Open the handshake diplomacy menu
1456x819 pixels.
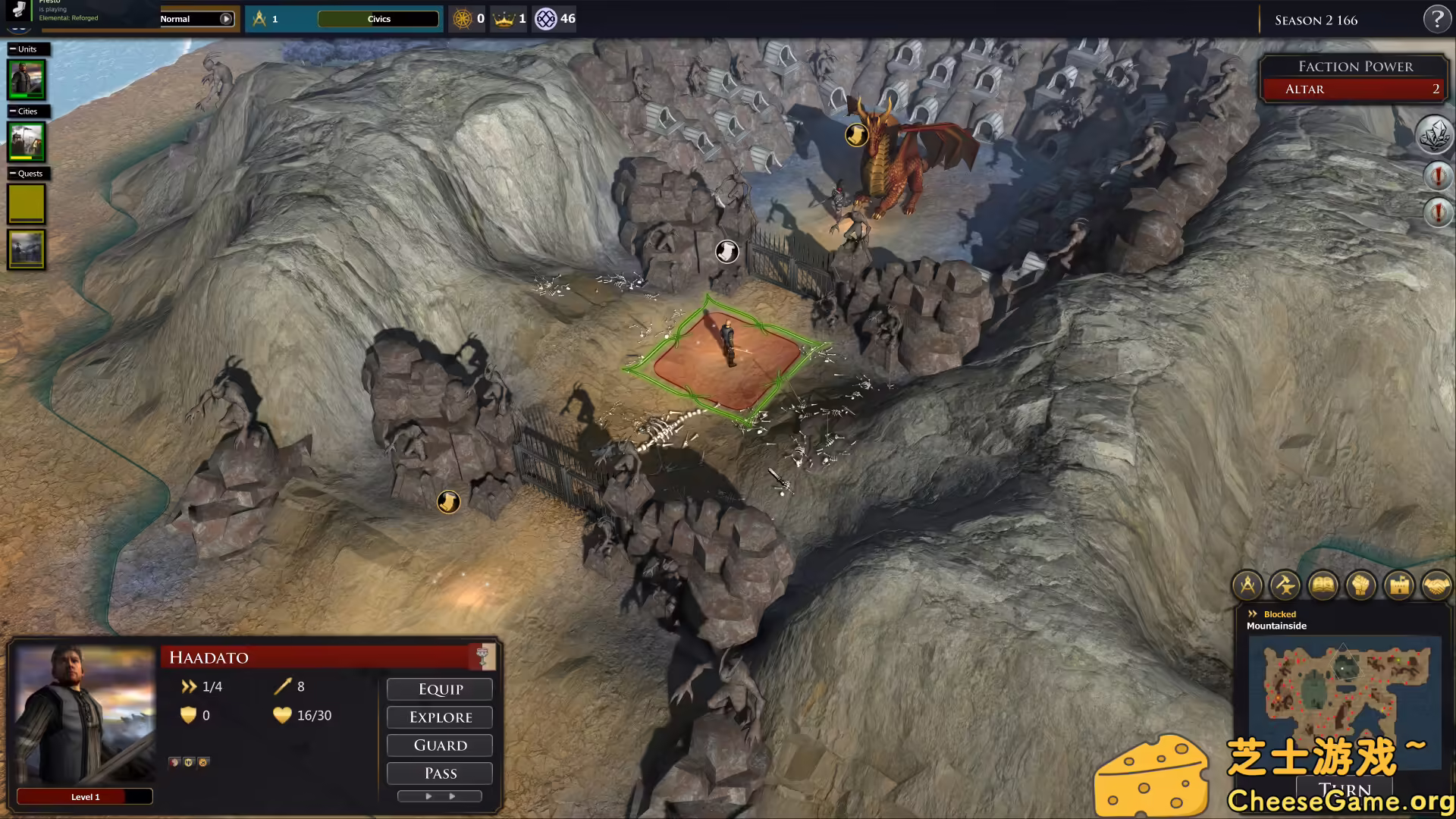[1436, 585]
